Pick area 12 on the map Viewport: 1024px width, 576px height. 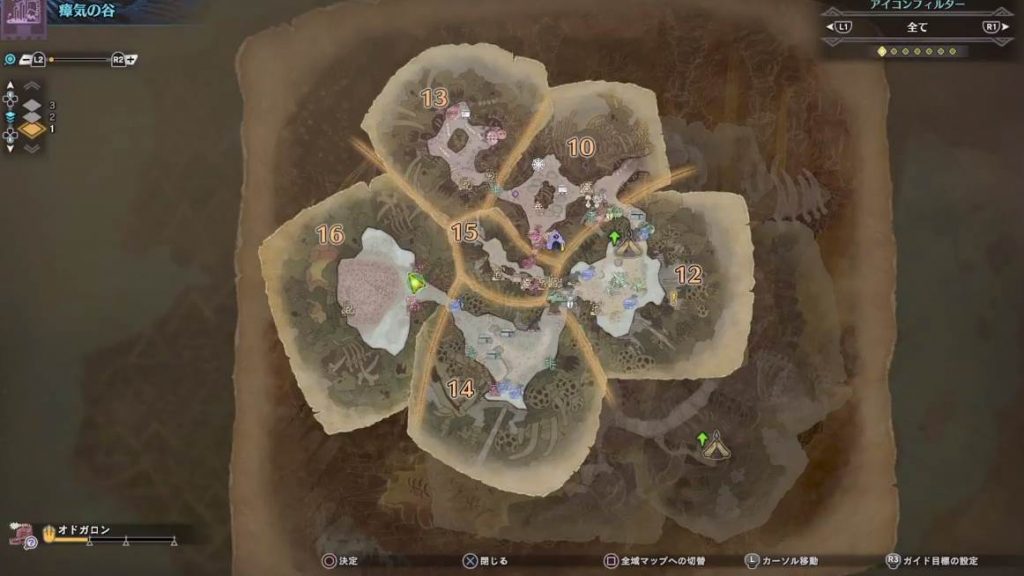click(688, 274)
